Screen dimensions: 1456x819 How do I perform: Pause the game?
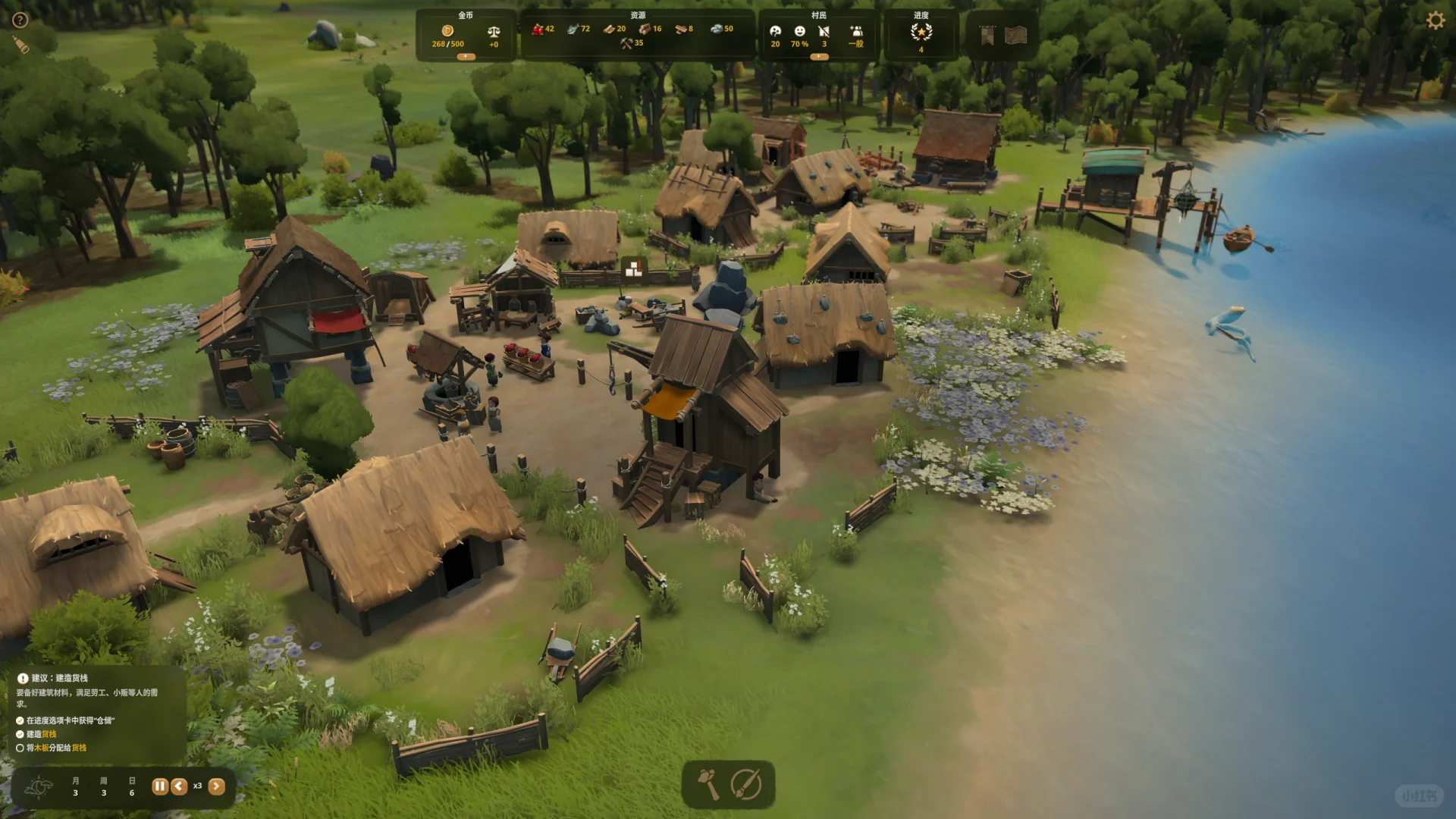point(159,786)
